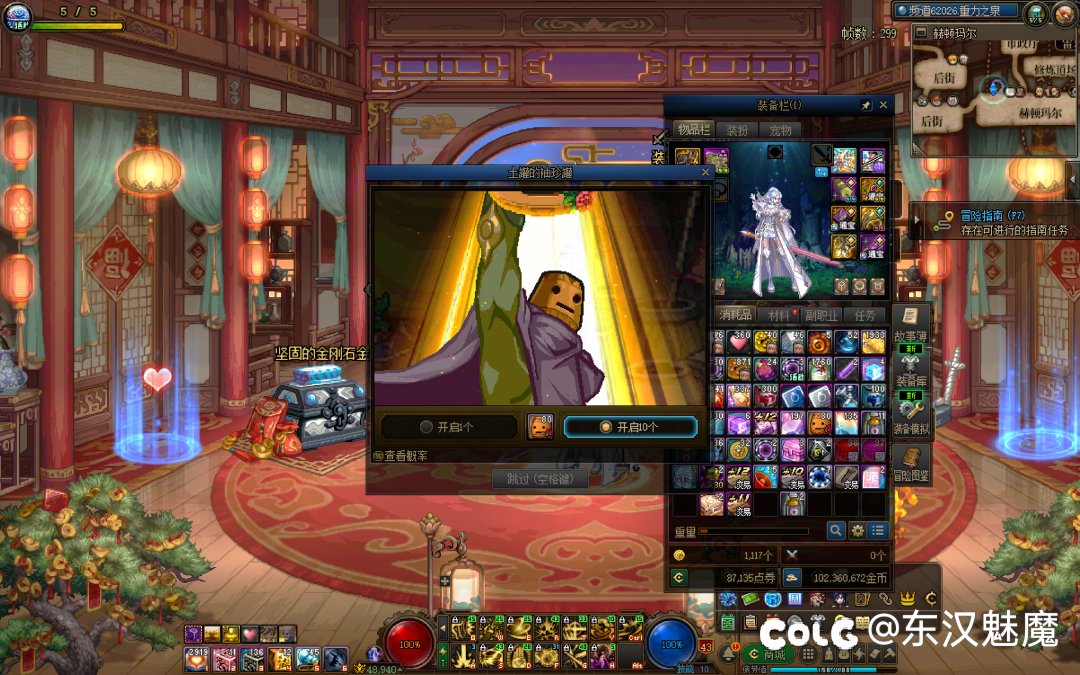Image resolution: width=1080 pixels, height=675 pixels.
Task: Open the 装备模拟 equipment simulator
Action: [911, 416]
